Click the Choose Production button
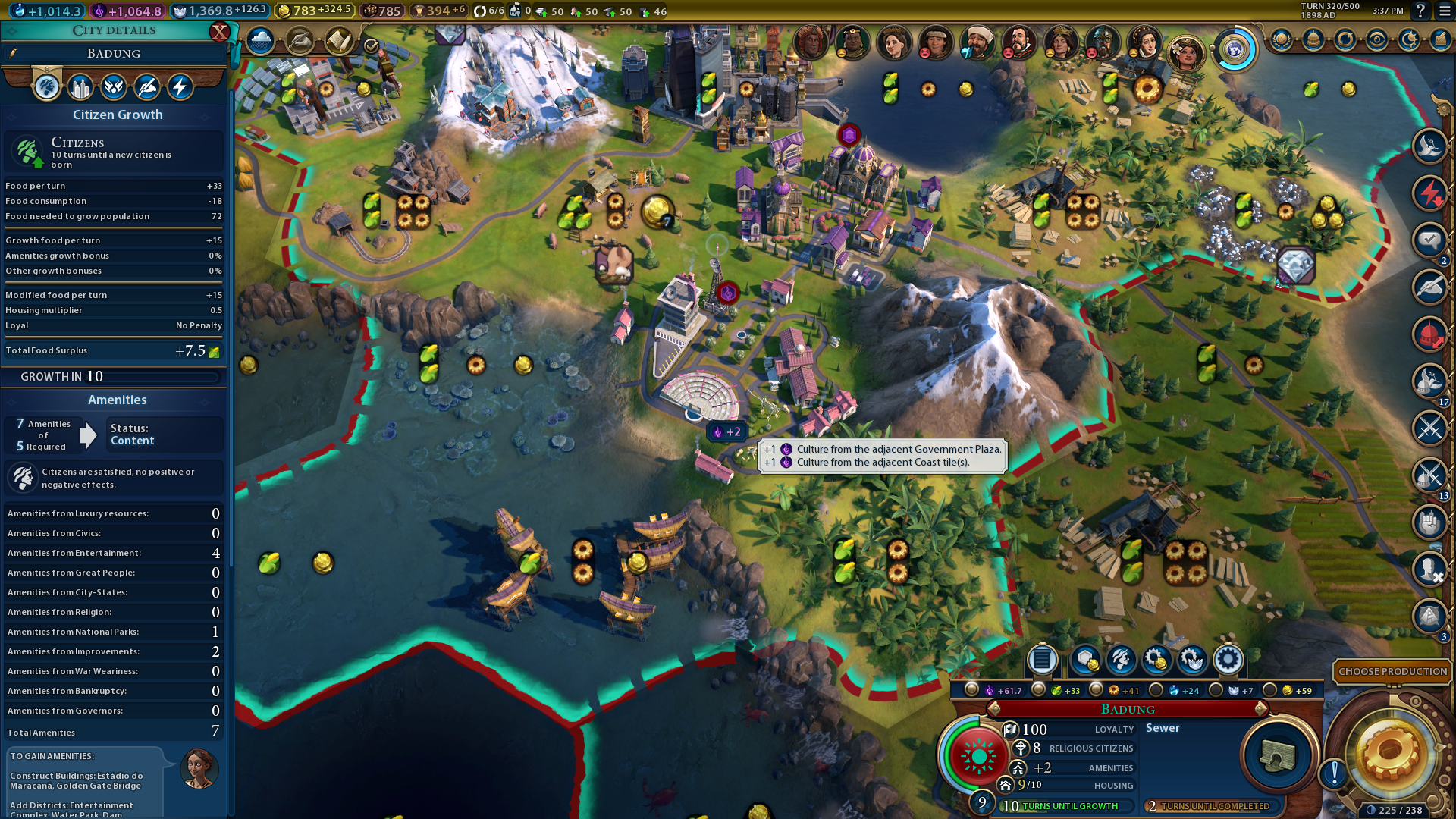This screenshot has height=819, width=1456. tap(1392, 671)
